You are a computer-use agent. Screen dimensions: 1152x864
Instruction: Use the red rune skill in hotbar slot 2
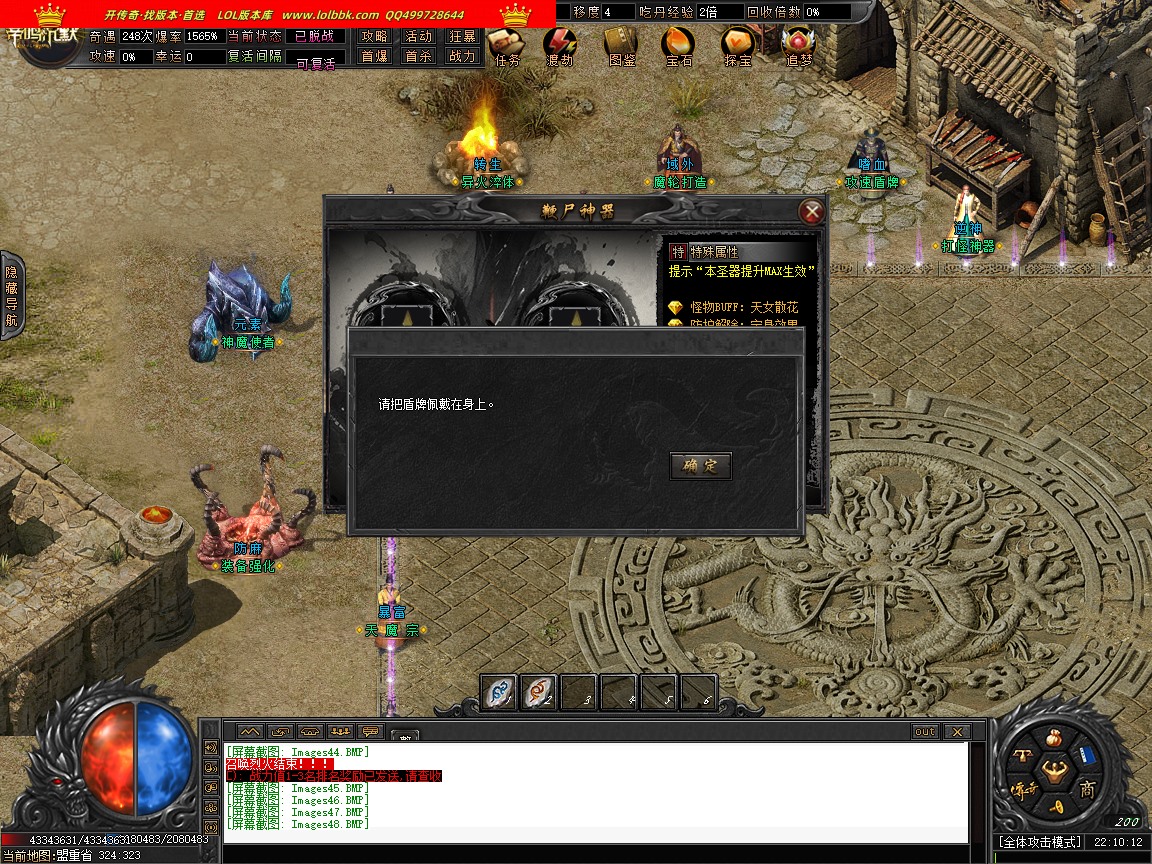[539, 692]
